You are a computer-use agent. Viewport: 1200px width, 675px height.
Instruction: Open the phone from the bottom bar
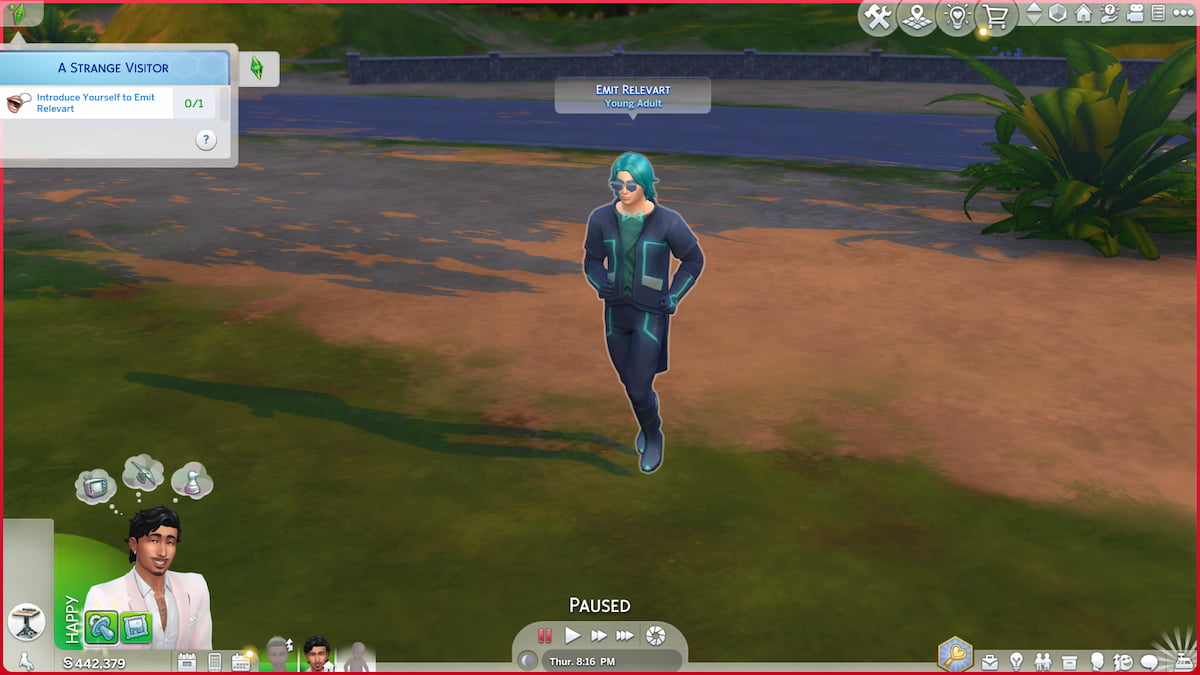214,661
